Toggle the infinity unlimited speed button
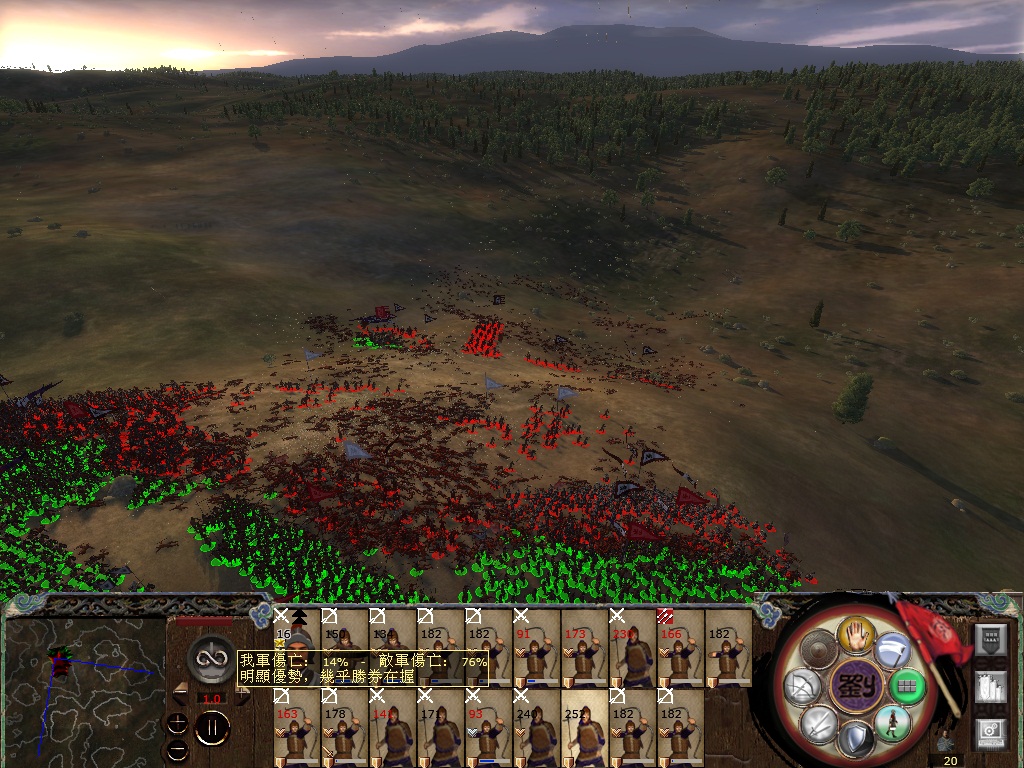The image size is (1024, 768). pyautogui.click(x=211, y=658)
